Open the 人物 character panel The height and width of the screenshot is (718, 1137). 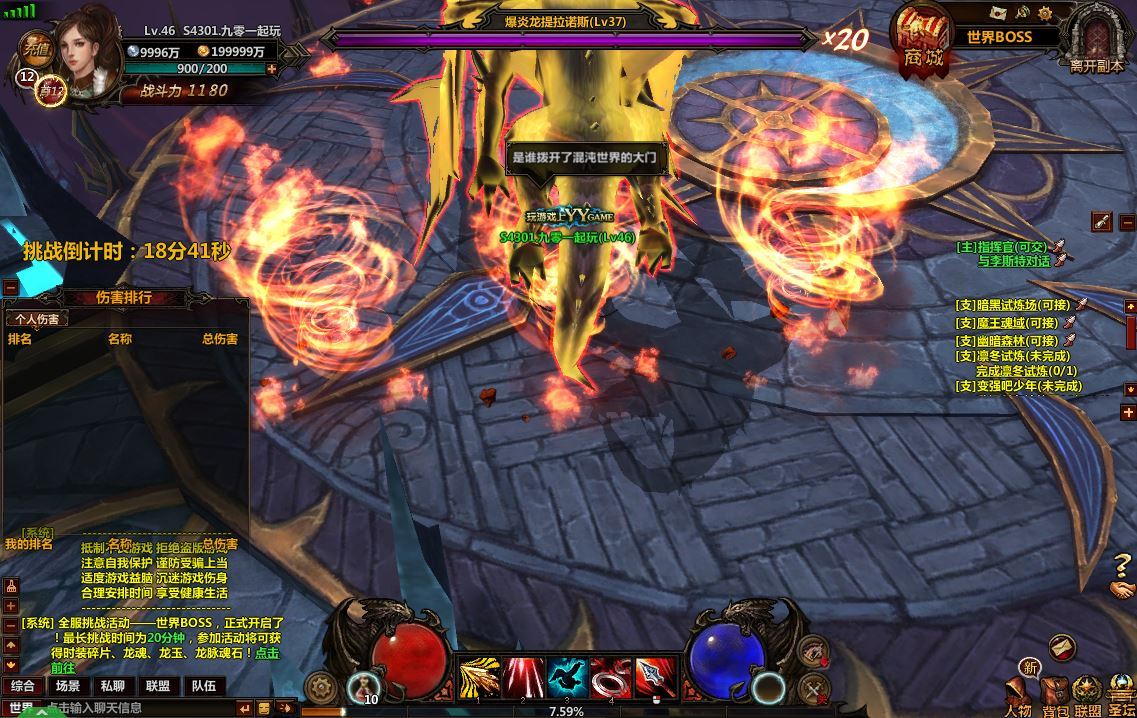point(1018,694)
